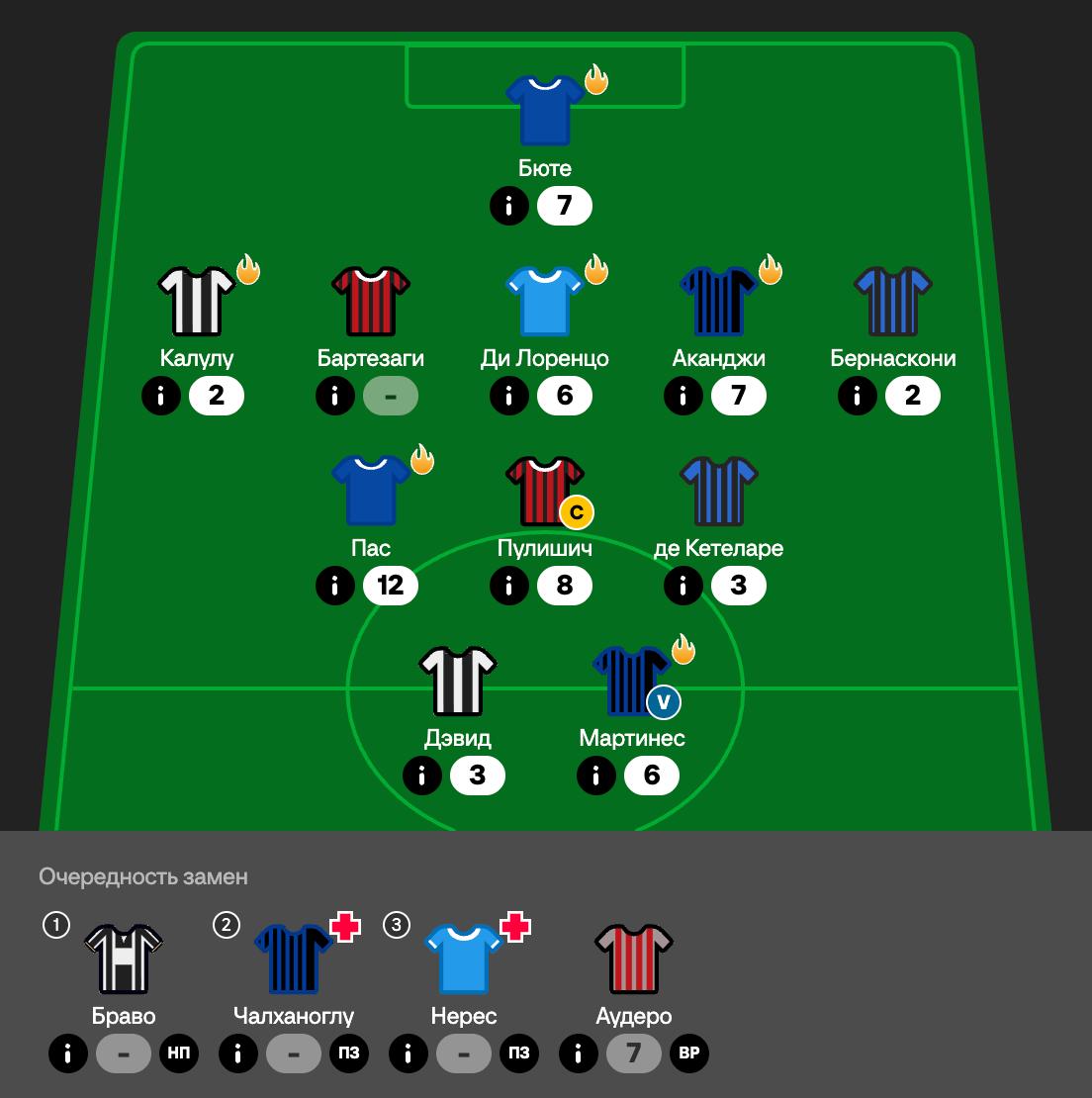Pick bench player Чалханоглу's shirt
The width and height of the screenshot is (1092, 1098).
[x=294, y=959]
